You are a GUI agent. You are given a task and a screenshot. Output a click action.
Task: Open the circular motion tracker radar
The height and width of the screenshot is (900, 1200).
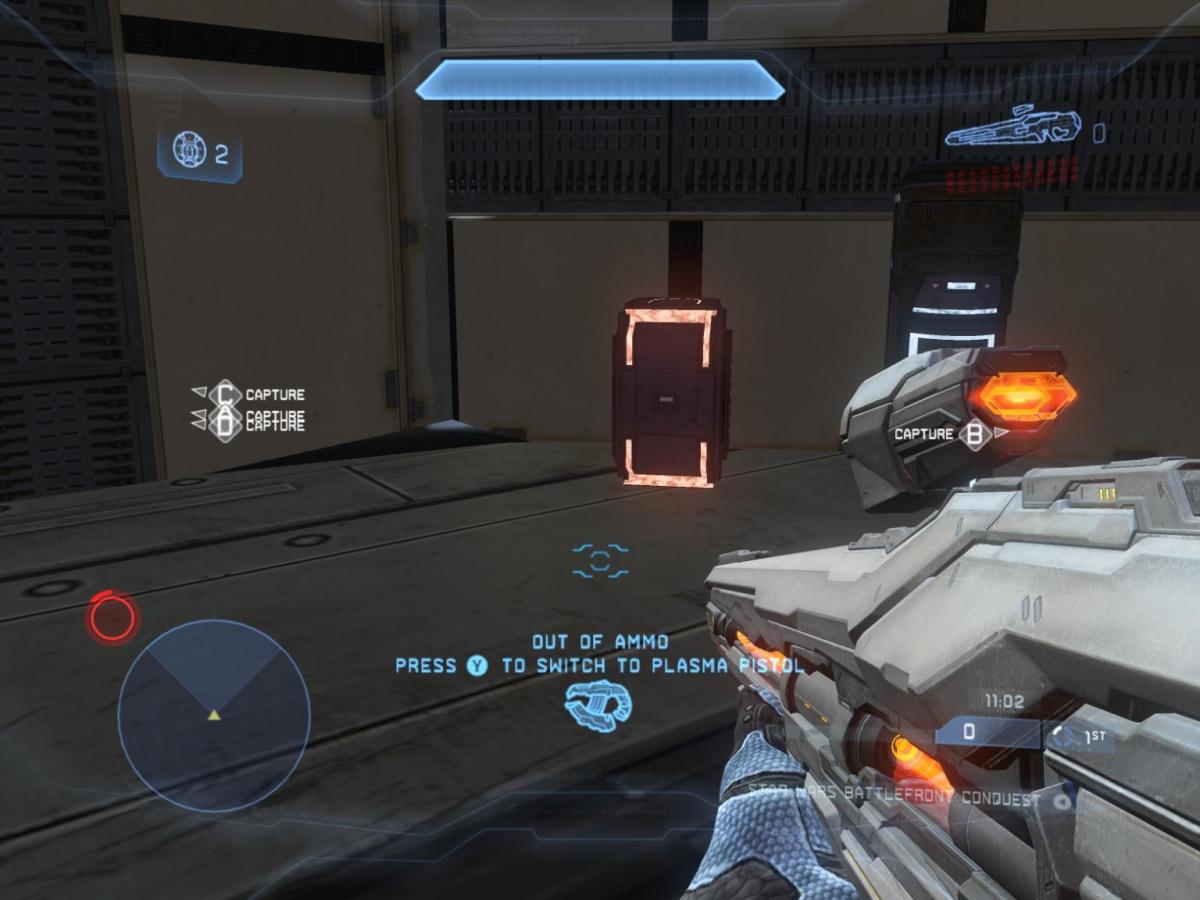(x=213, y=714)
